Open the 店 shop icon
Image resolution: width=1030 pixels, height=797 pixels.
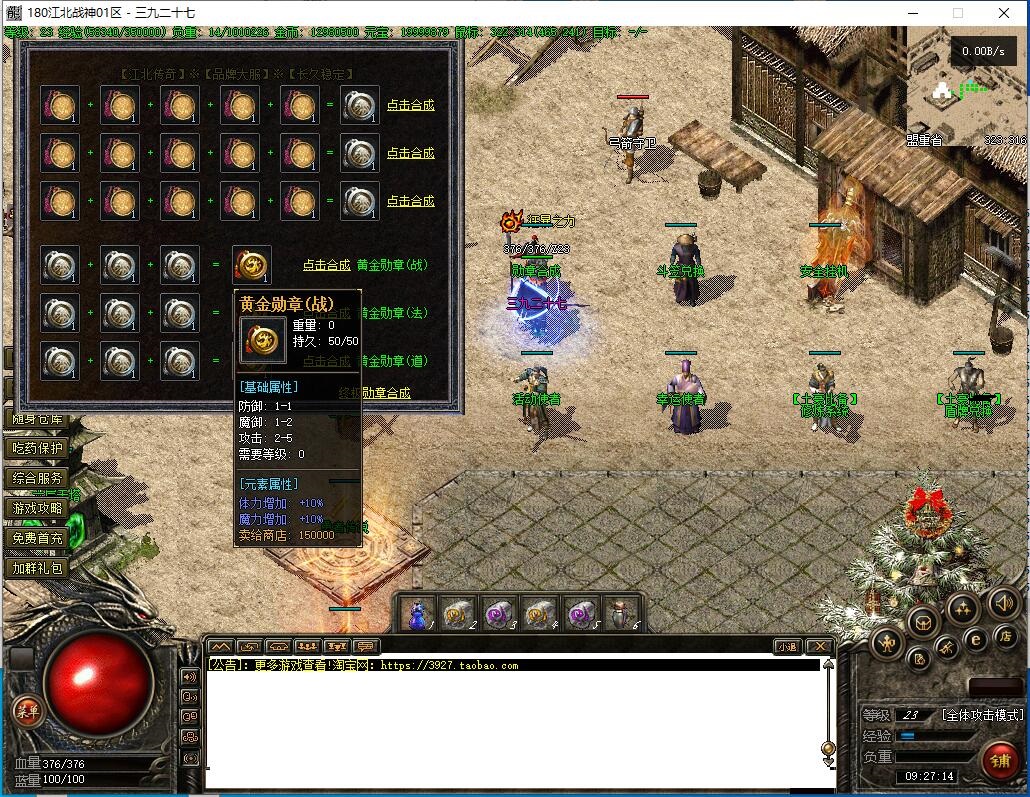pos(1005,636)
